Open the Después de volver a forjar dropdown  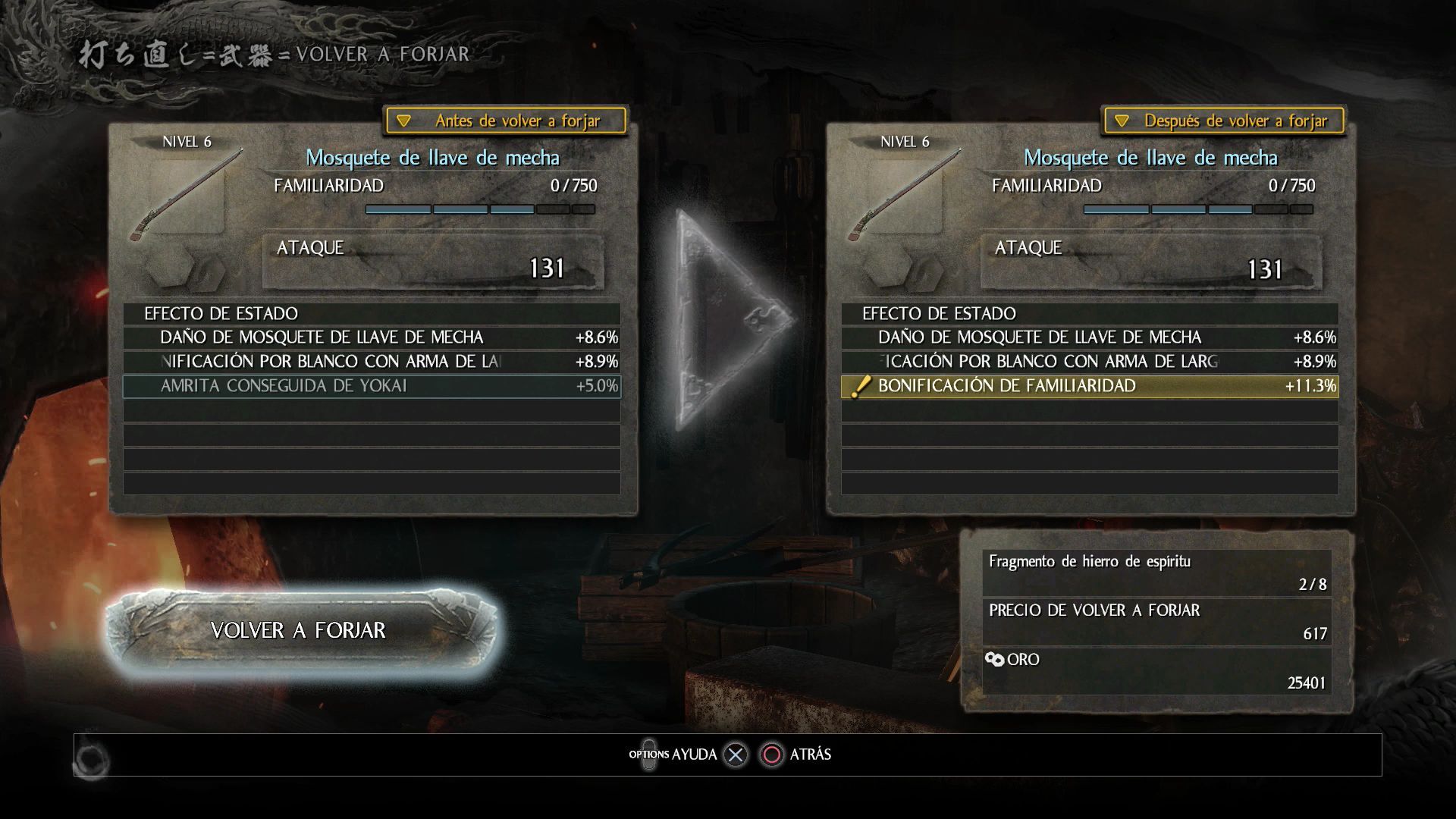click(1224, 121)
